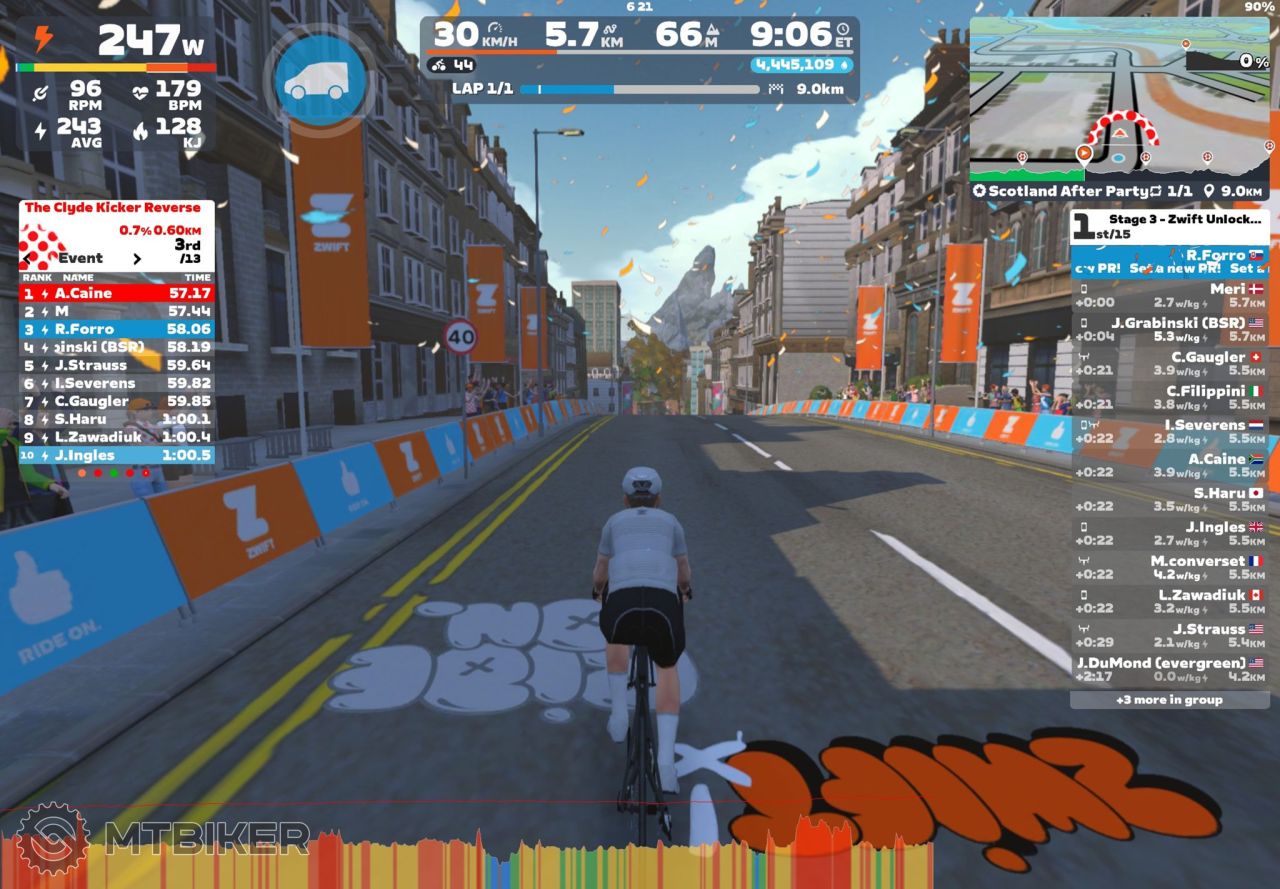The width and height of the screenshot is (1280, 889).
Task: Select the 1:00.5 tenth-place row in segment leaderboard
Action: [116, 455]
